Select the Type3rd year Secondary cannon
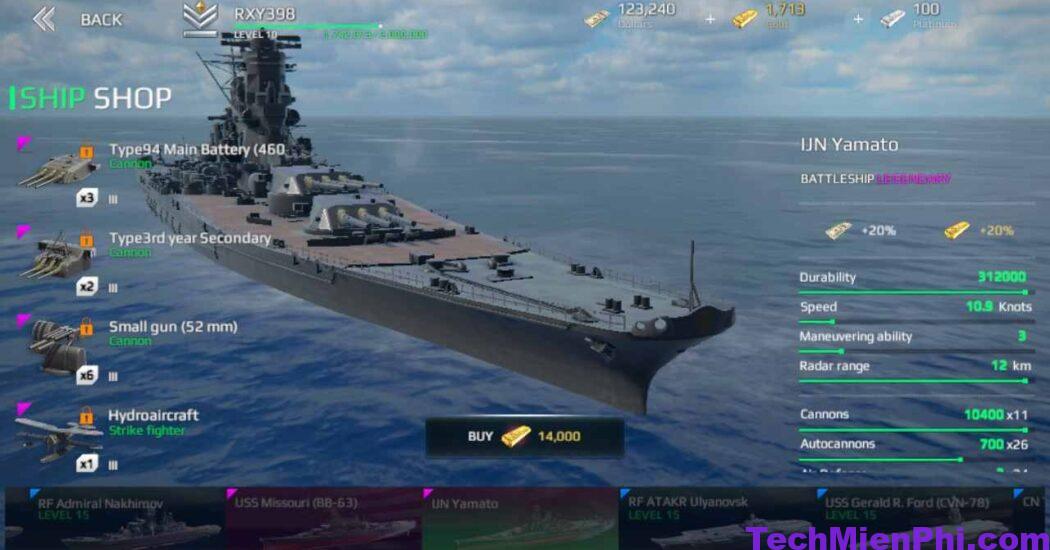This screenshot has height=550, width=1050. click(150, 248)
